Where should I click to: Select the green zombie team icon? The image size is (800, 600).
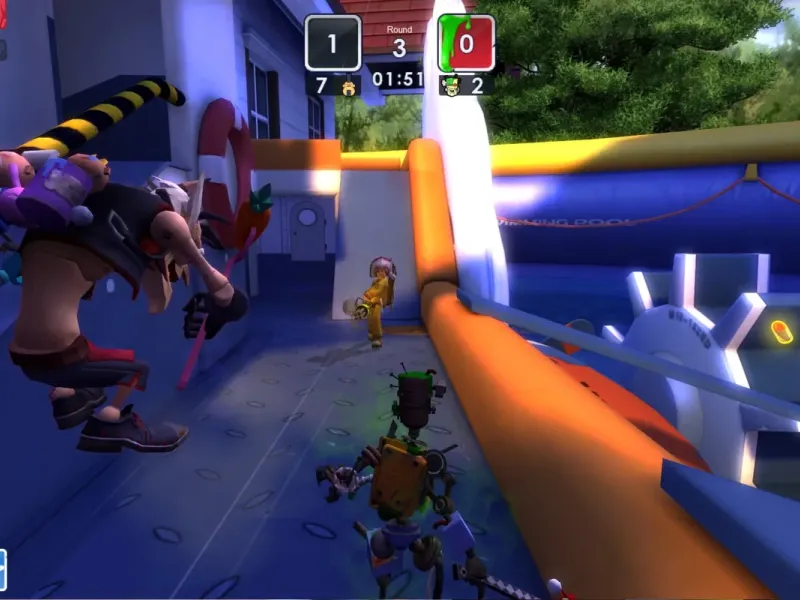tap(450, 85)
